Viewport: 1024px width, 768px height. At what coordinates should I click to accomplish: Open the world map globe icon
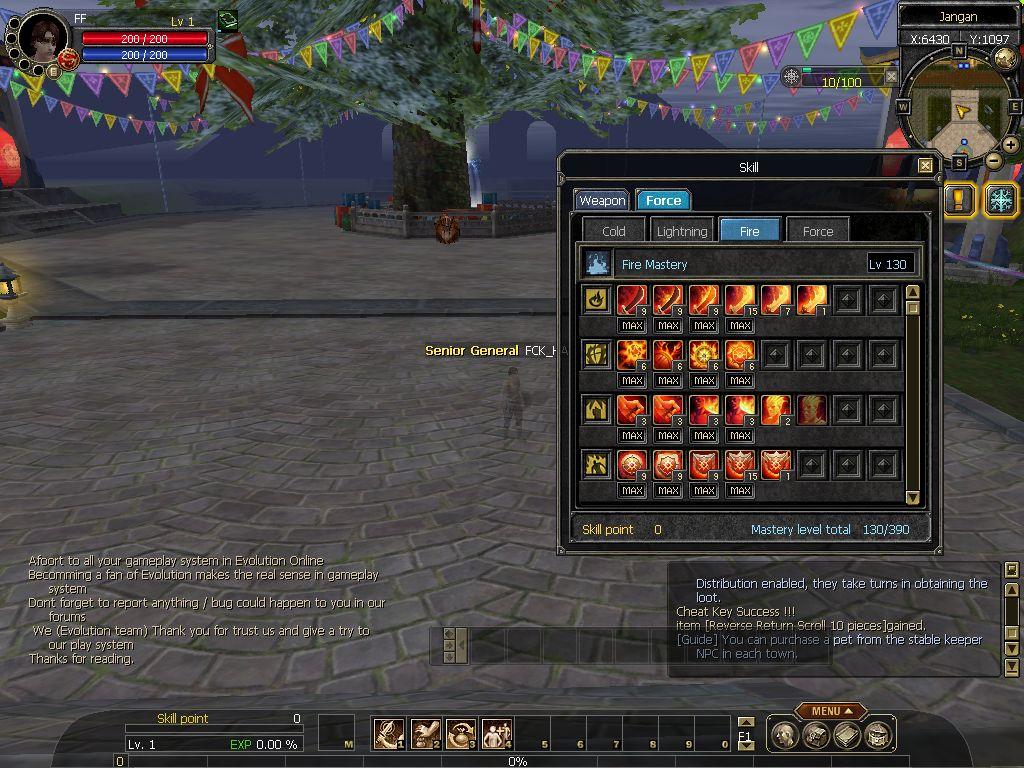point(1005,57)
